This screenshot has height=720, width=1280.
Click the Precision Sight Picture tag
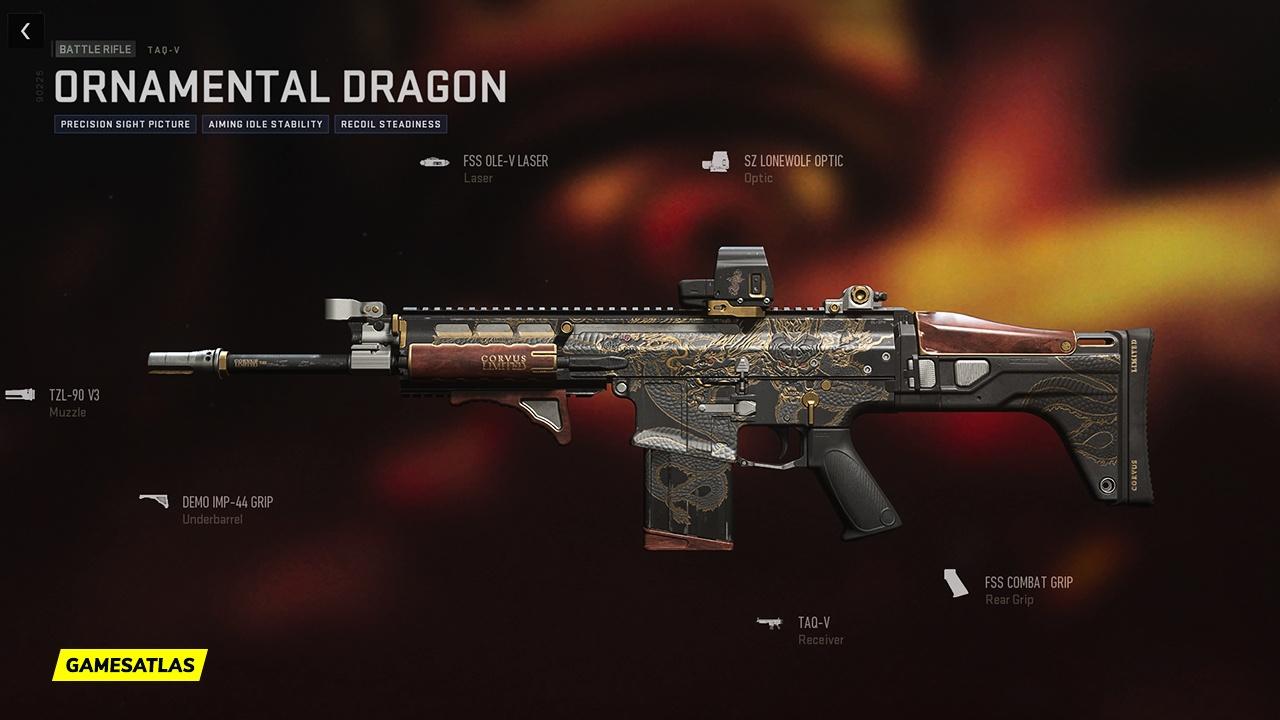pos(125,125)
